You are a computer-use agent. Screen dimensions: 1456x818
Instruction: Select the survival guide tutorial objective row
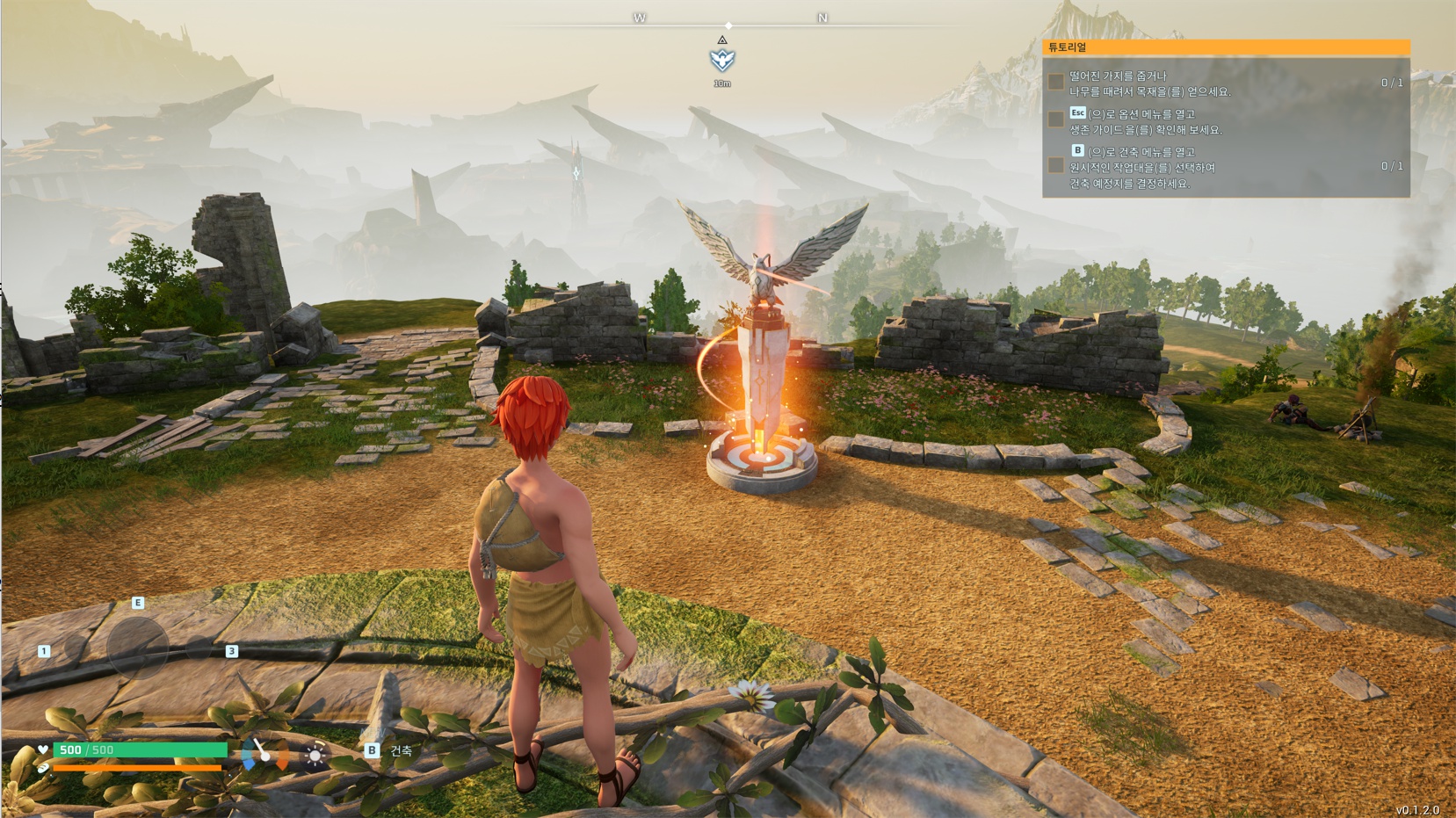[x=1226, y=121]
